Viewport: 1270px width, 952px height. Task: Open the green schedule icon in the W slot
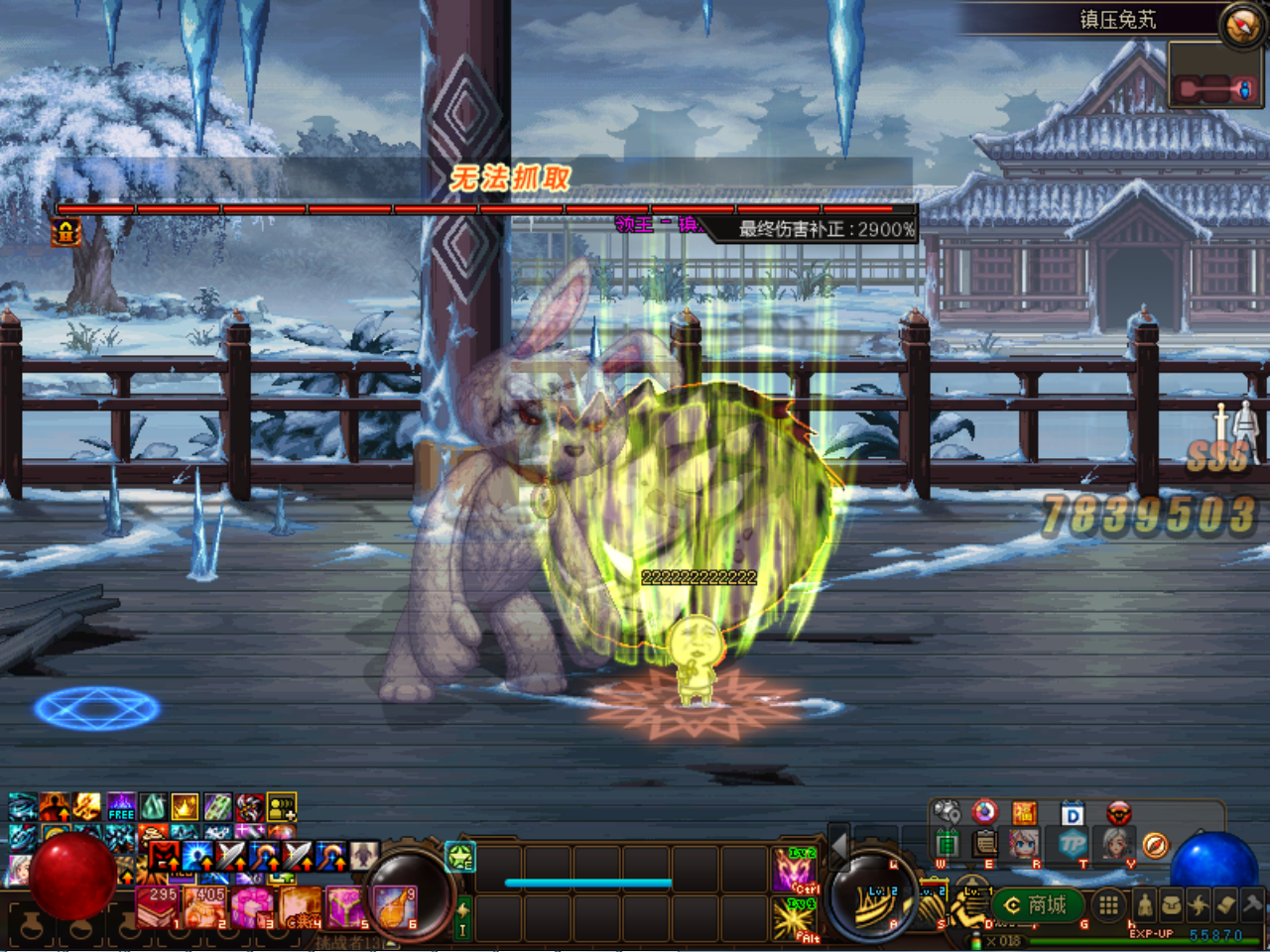tap(948, 843)
